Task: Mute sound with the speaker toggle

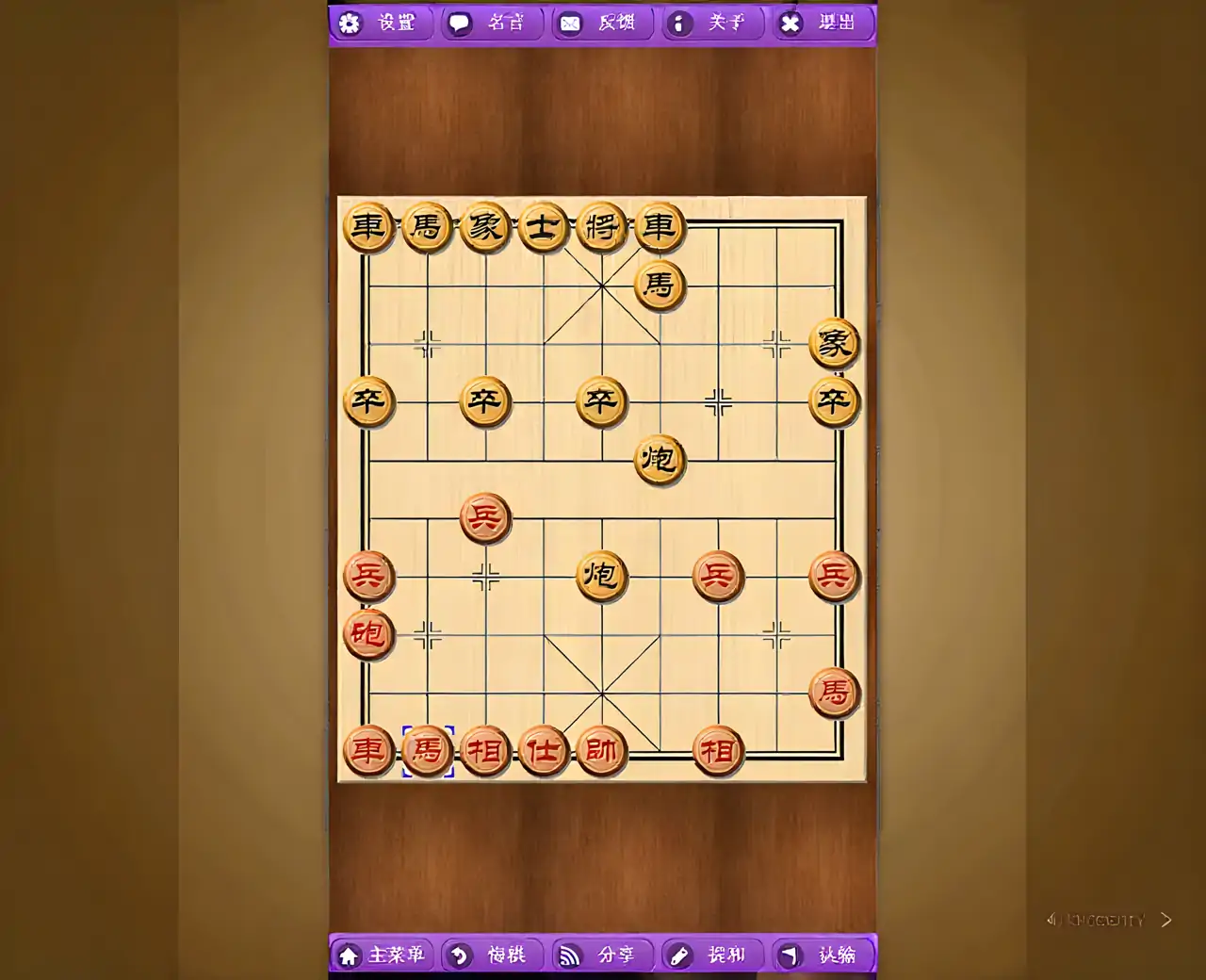Action: point(1053,921)
